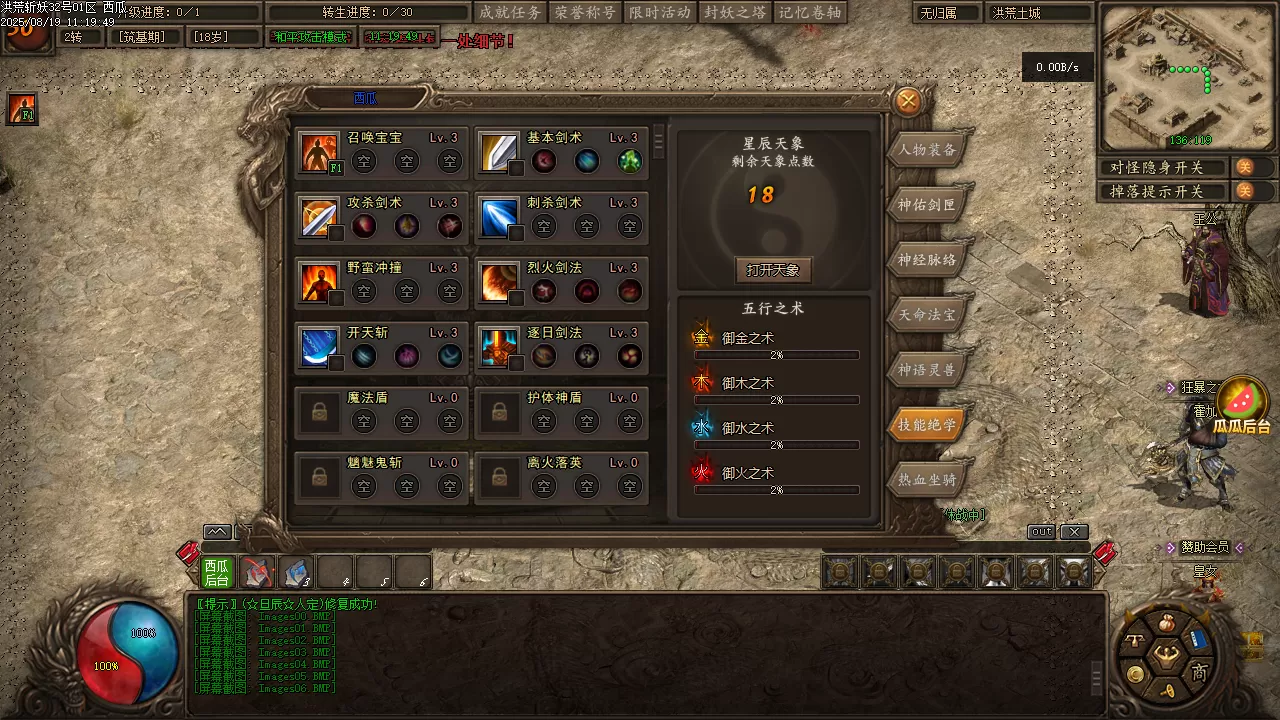
Task: Select the 逐日剑法 skill icon
Action: 498,346
